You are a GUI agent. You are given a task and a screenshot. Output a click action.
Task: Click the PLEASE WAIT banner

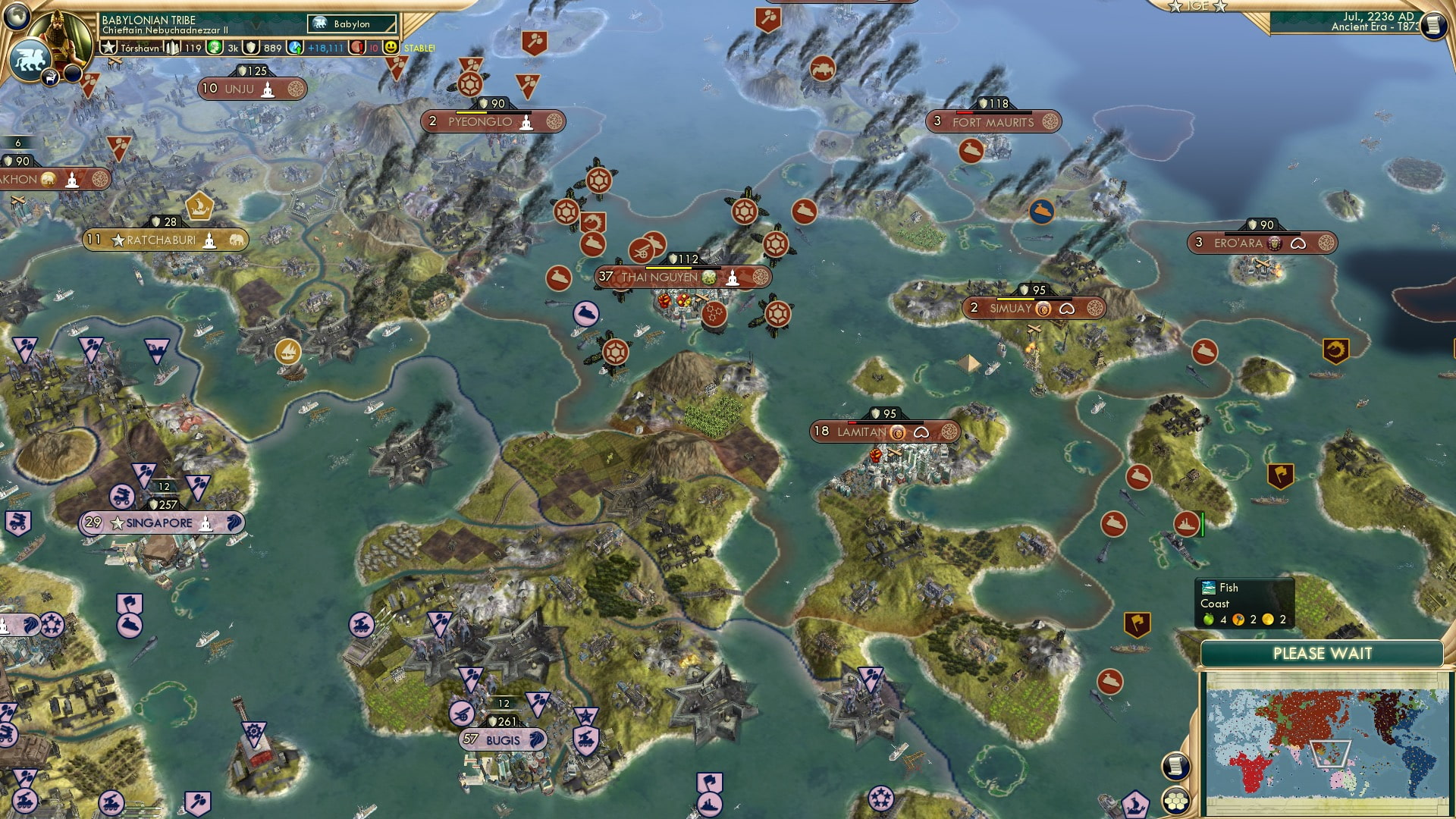coord(1323,652)
